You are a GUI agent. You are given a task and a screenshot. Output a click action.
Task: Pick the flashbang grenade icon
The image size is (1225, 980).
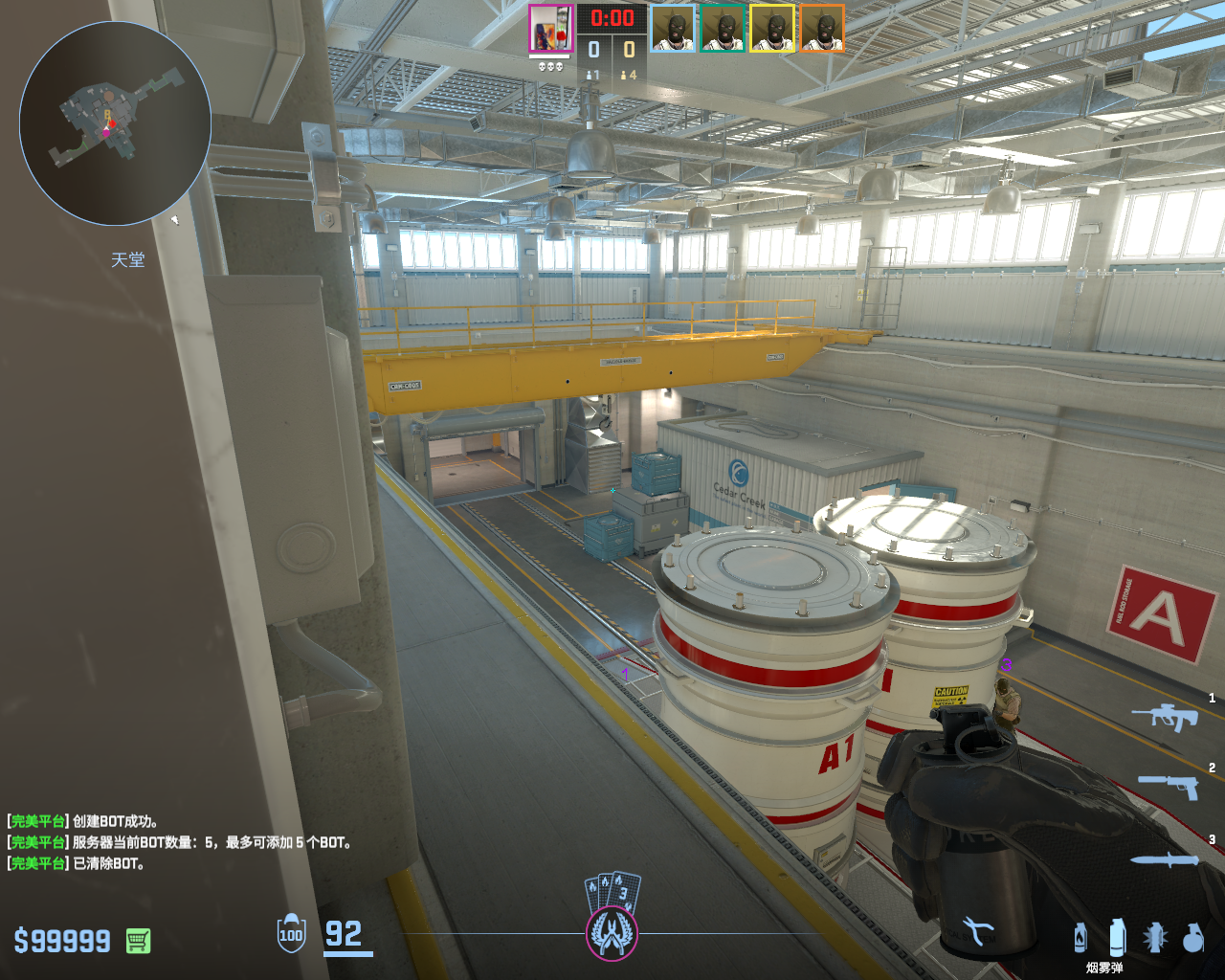[x=1155, y=937]
